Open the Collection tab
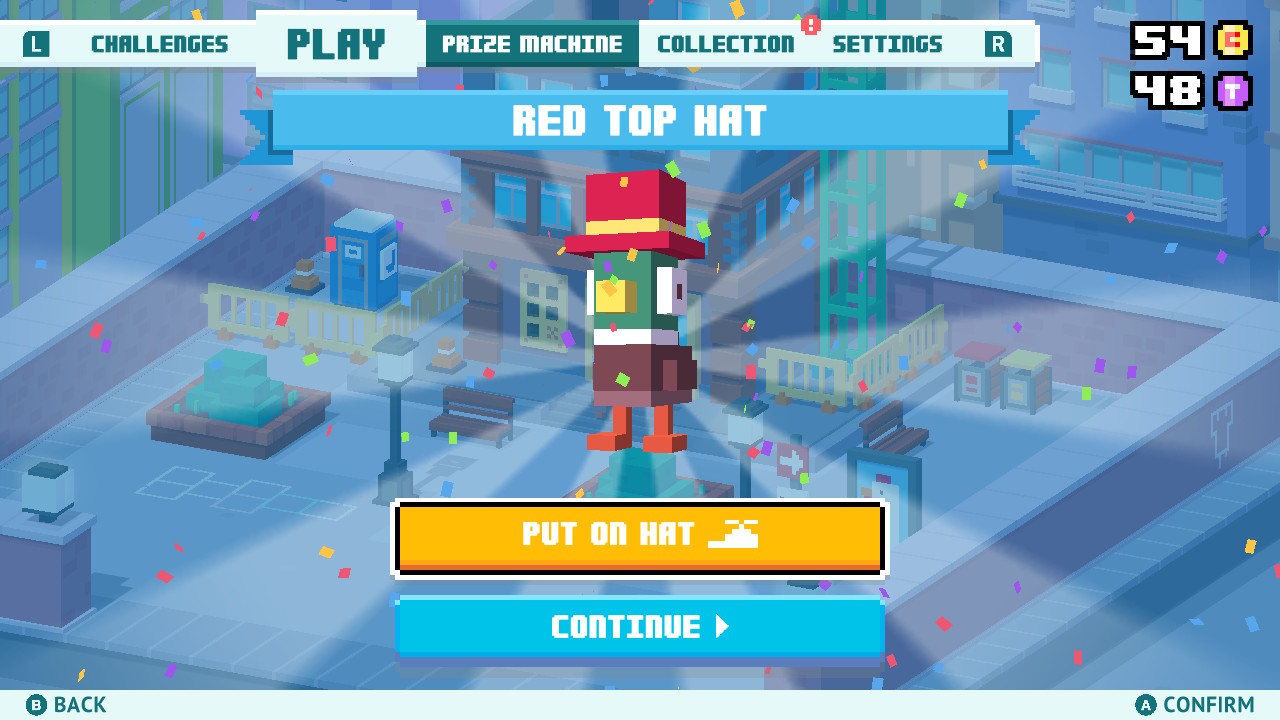 (x=725, y=44)
